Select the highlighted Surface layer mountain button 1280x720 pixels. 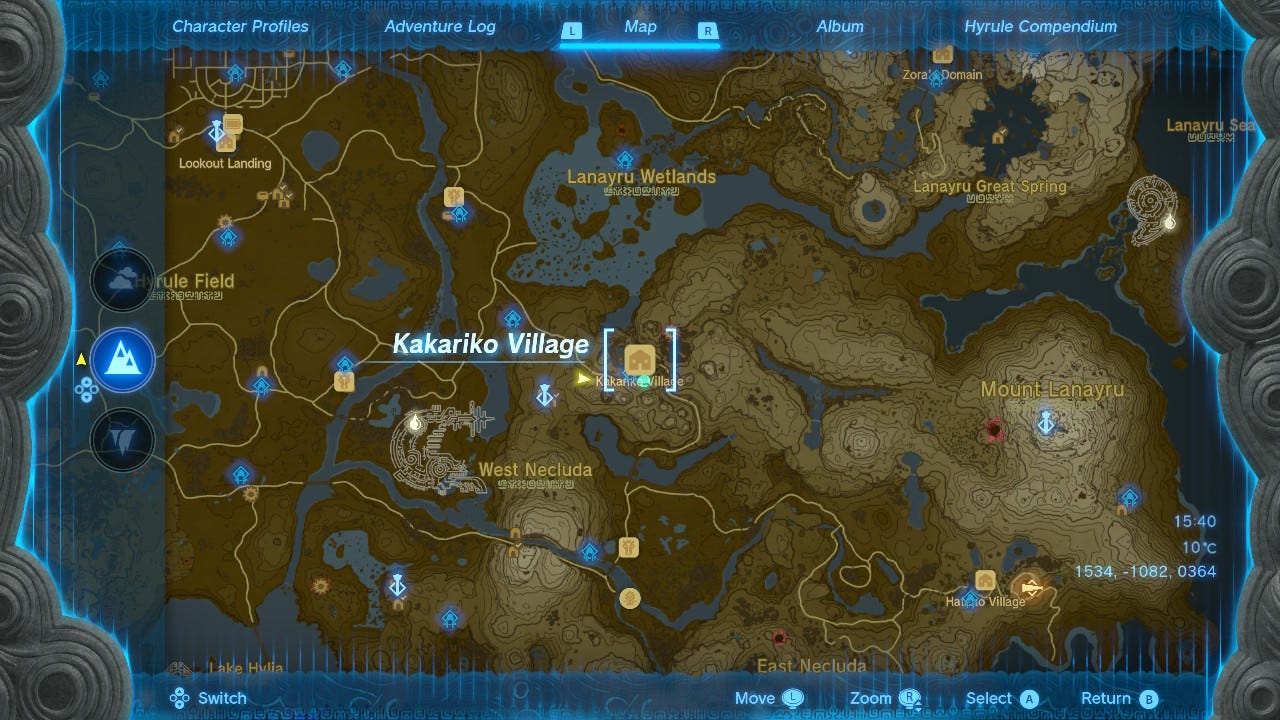(x=122, y=360)
